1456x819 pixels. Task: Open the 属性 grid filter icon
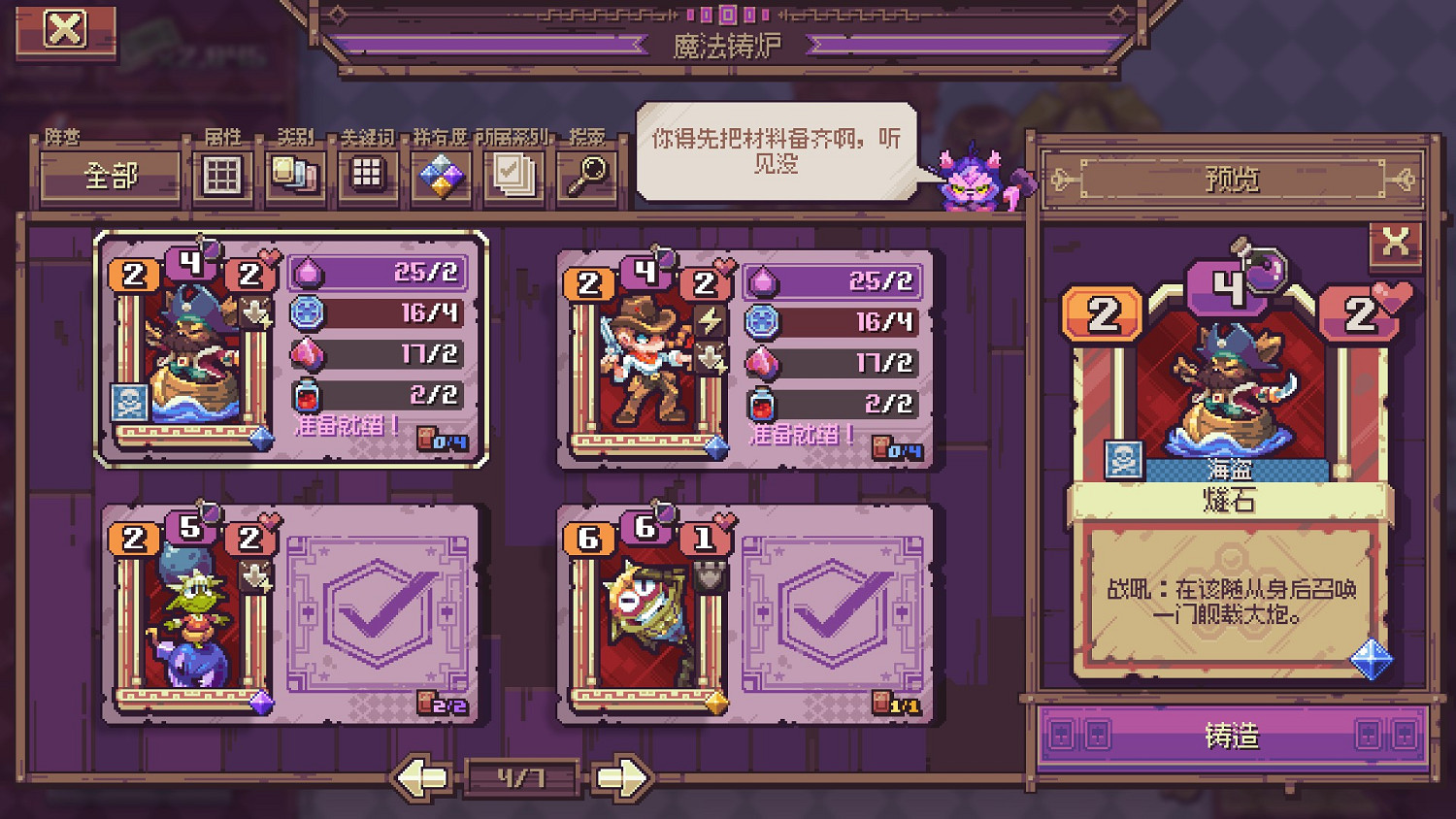(221, 177)
